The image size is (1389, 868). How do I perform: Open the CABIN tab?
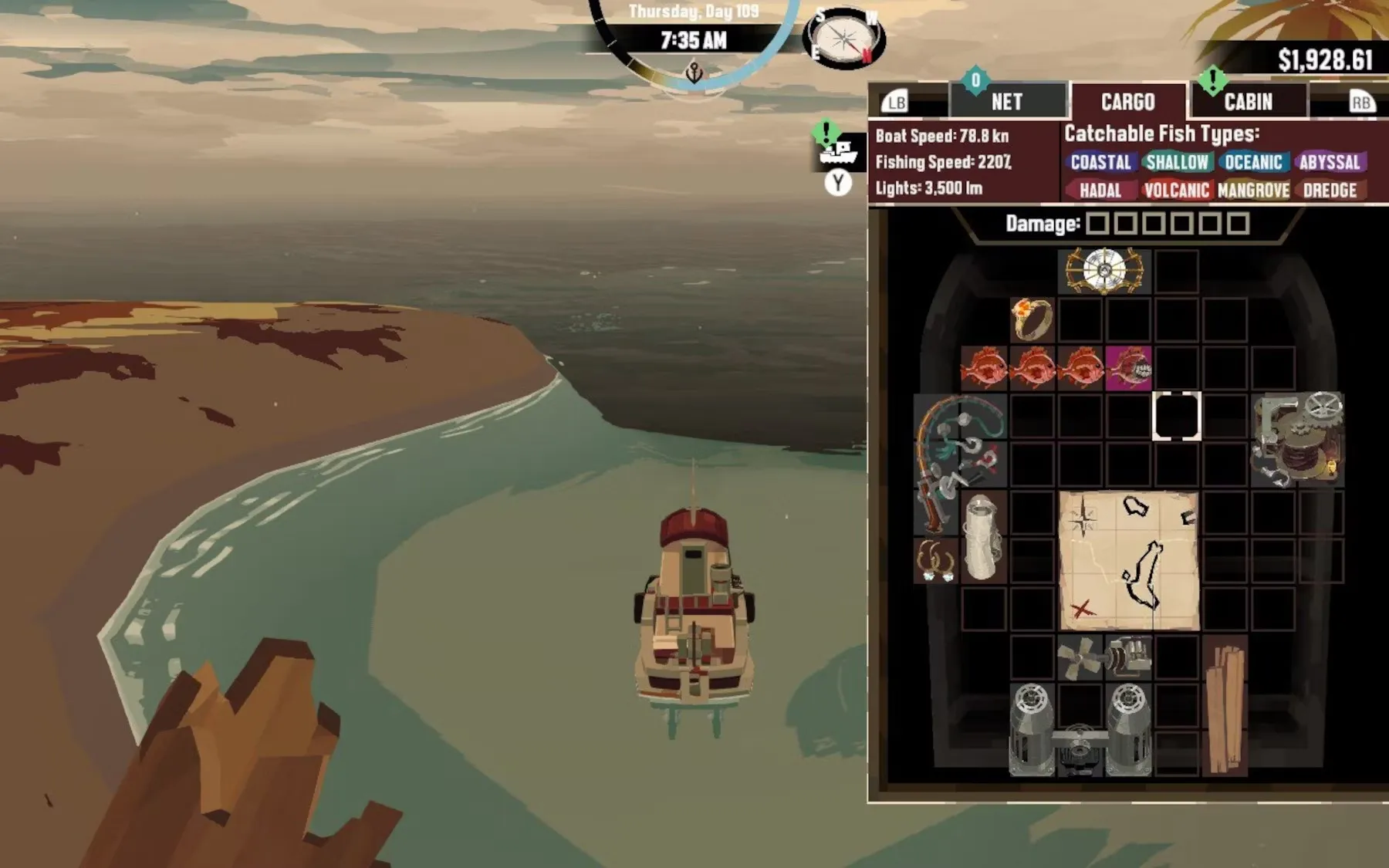(1248, 102)
